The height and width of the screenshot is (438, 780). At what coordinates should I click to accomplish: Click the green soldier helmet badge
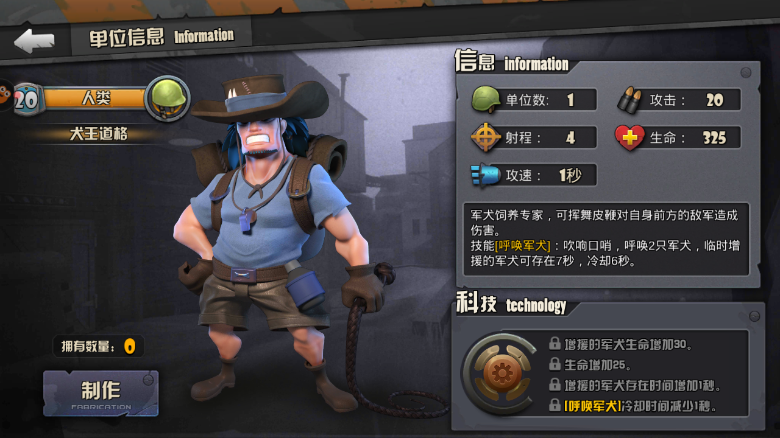tap(166, 99)
